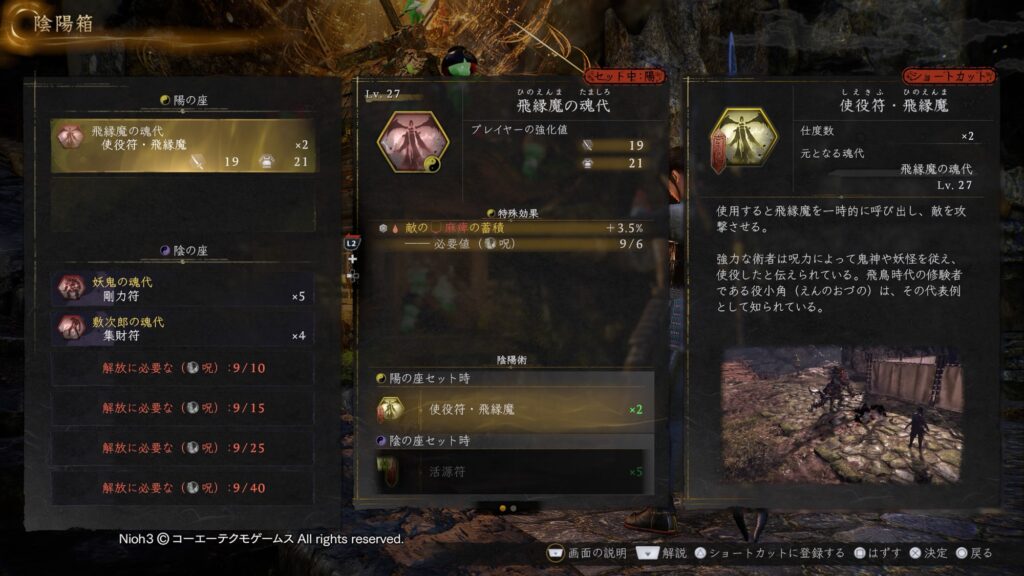This screenshot has width=1024, height=576.
Task: Click the page indicator dots below center panel
Action: 508,508
